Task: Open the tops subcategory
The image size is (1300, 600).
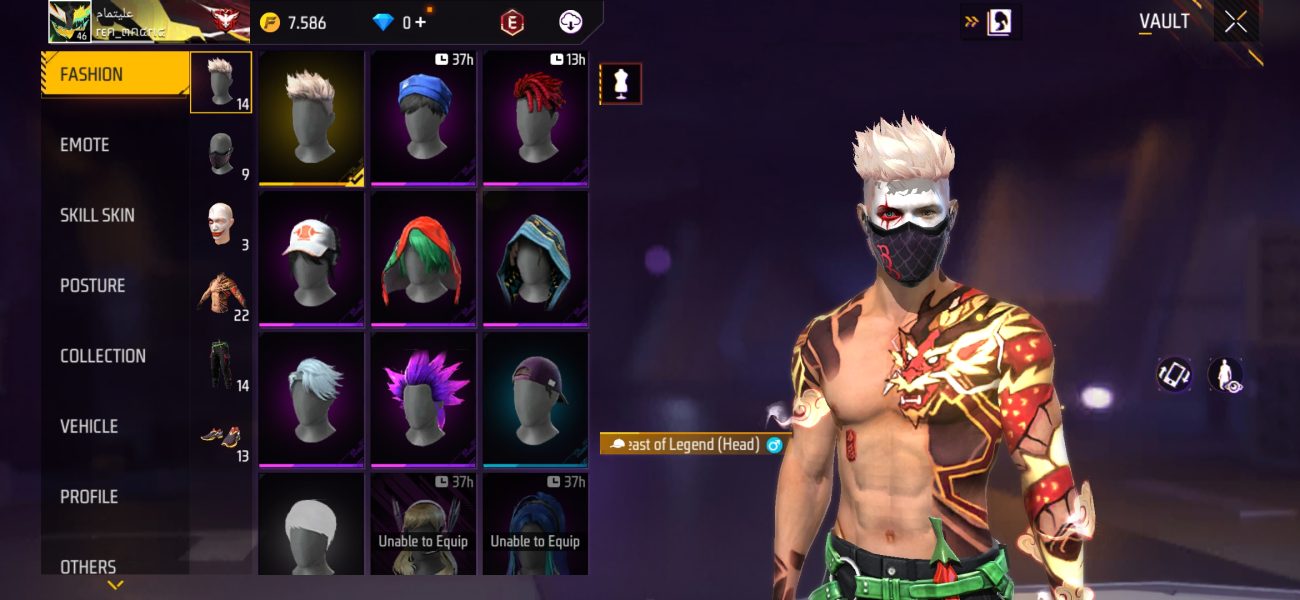Action: 221,295
